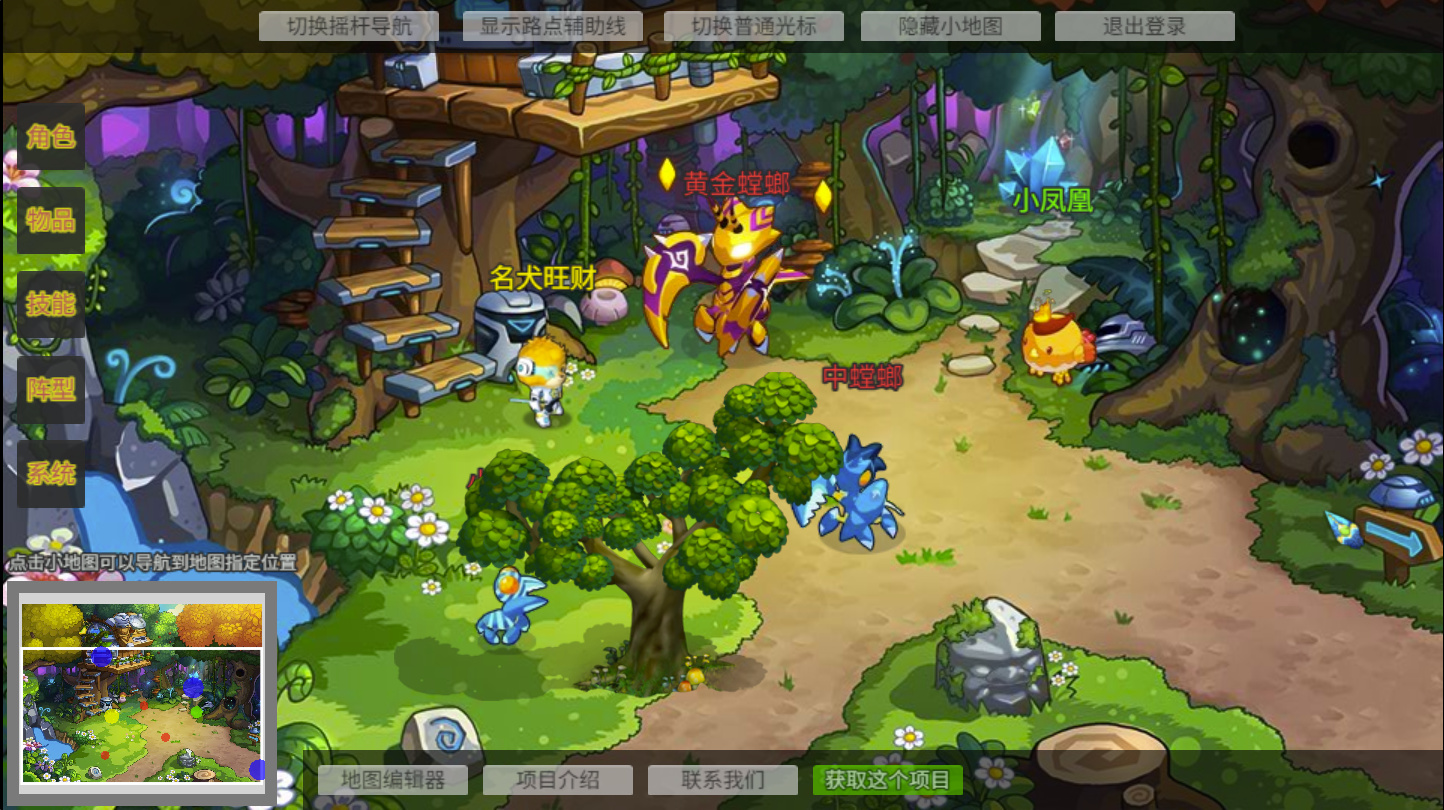Toggle 显示路点辅助线 waypoint guide lines

[x=553, y=26]
